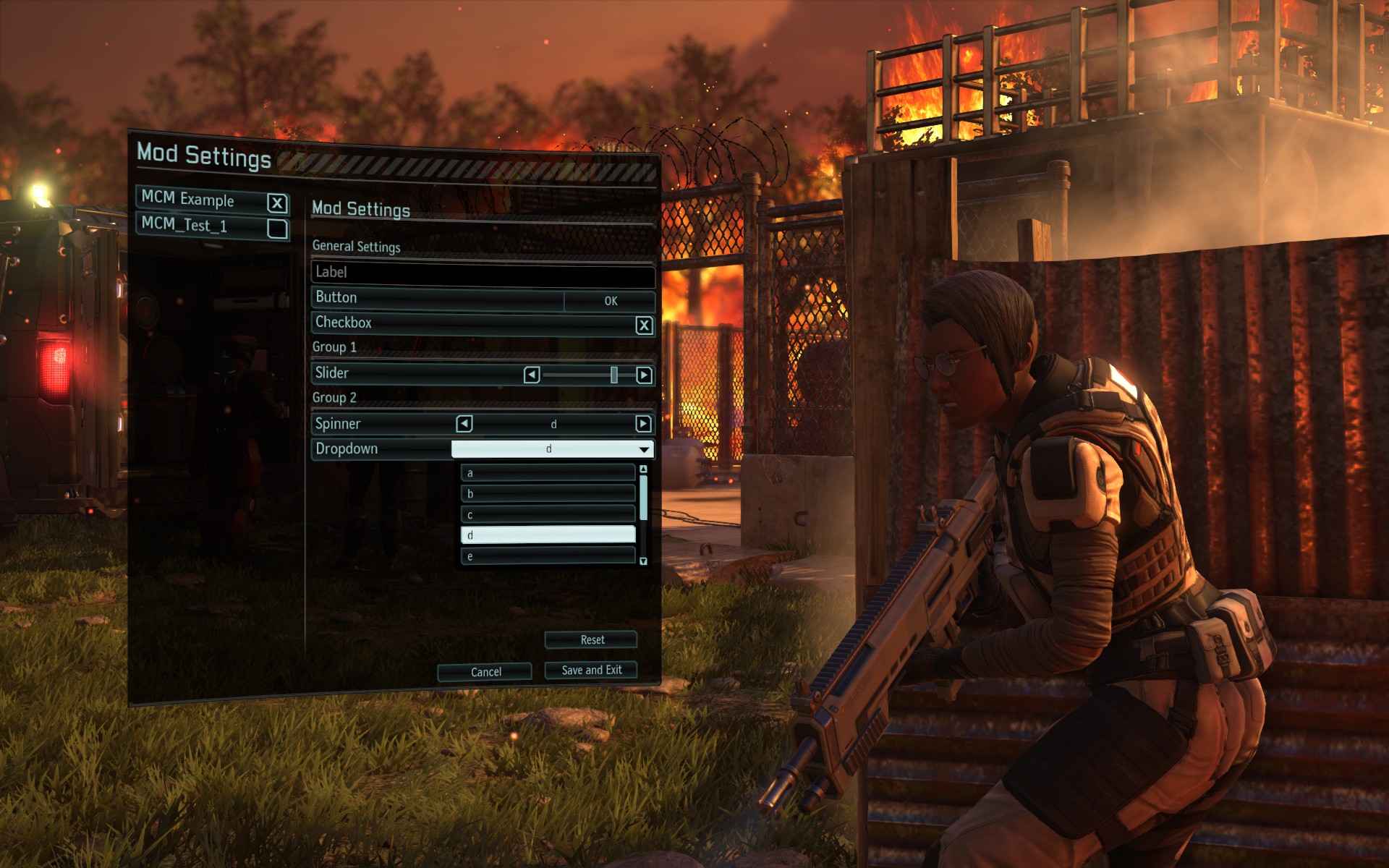Pick option c from dropdown list
This screenshot has width=1389, height=868.
(x=548, y=515)
